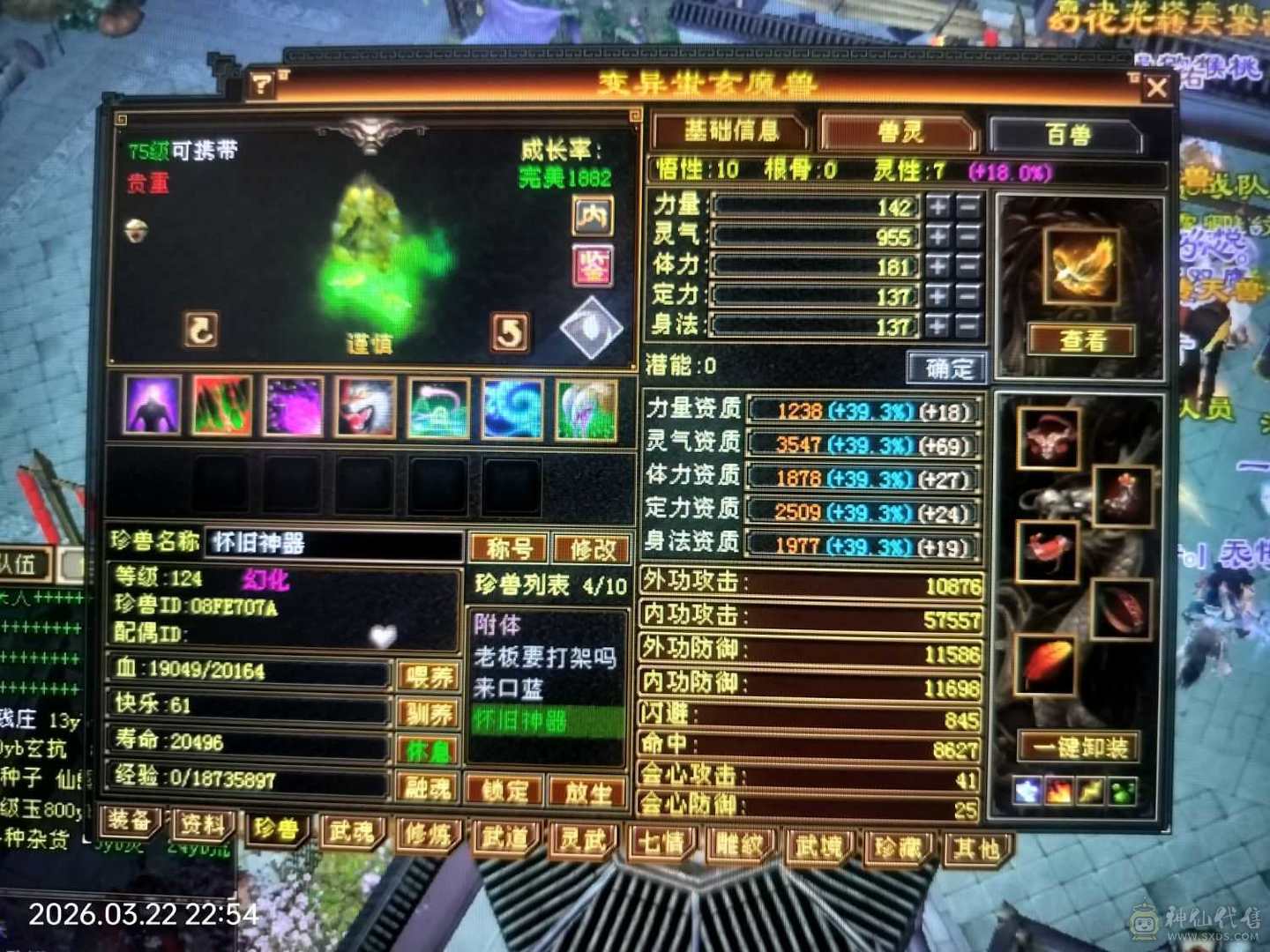
Task: Click the left rotate arrow under the pet
Action: click(201, 331)
